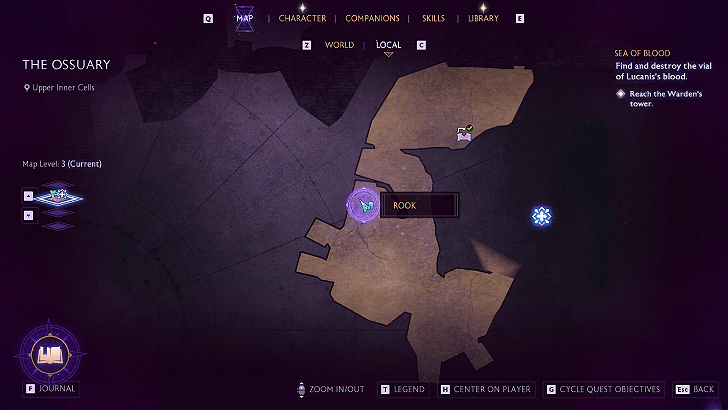This screenshot has height=410, width=728.
Task: Select the Sea of Blood quest tracker
Action: [642, 53]
